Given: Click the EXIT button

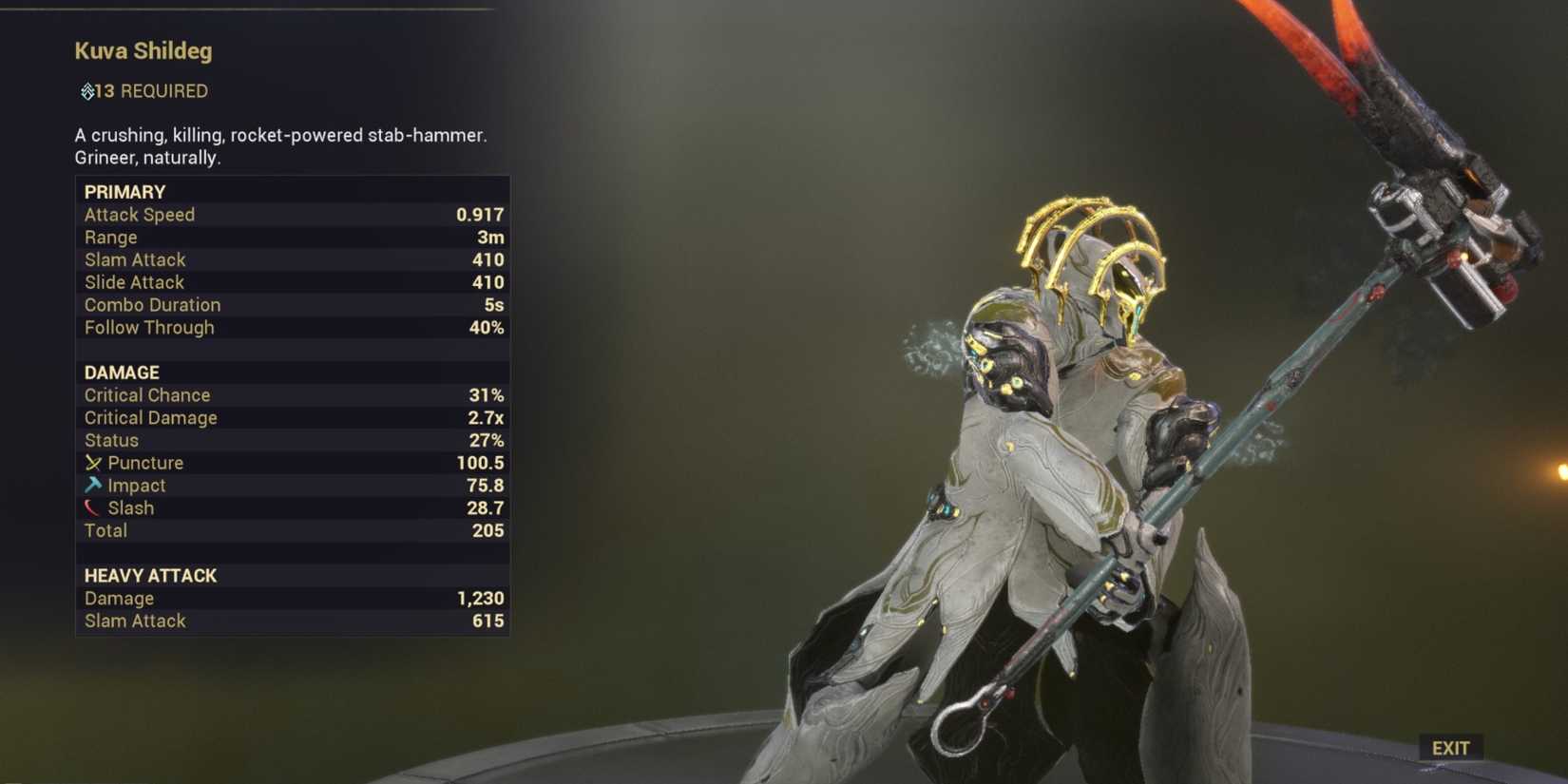Looking at the screenshot, I should click(1453, 747).
